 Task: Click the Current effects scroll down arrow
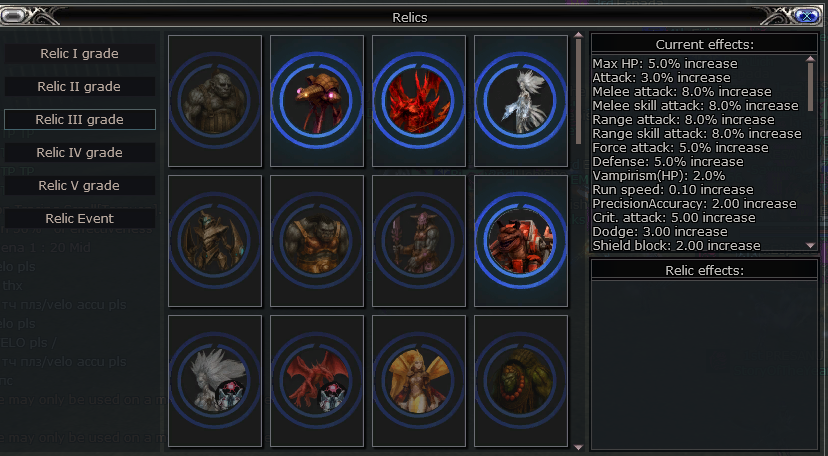811,244
